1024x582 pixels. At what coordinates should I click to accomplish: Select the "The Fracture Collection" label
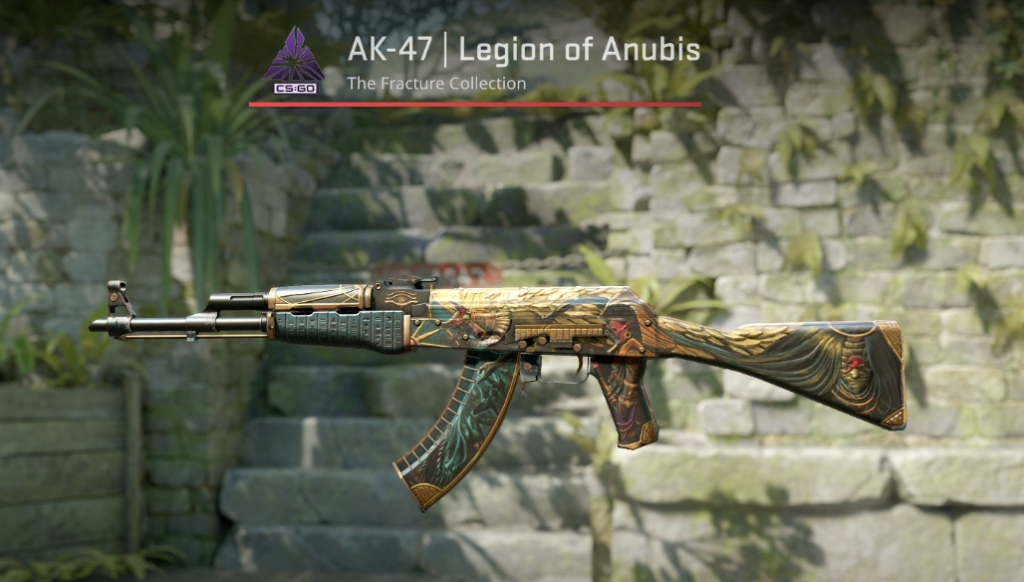pos(436,84)
